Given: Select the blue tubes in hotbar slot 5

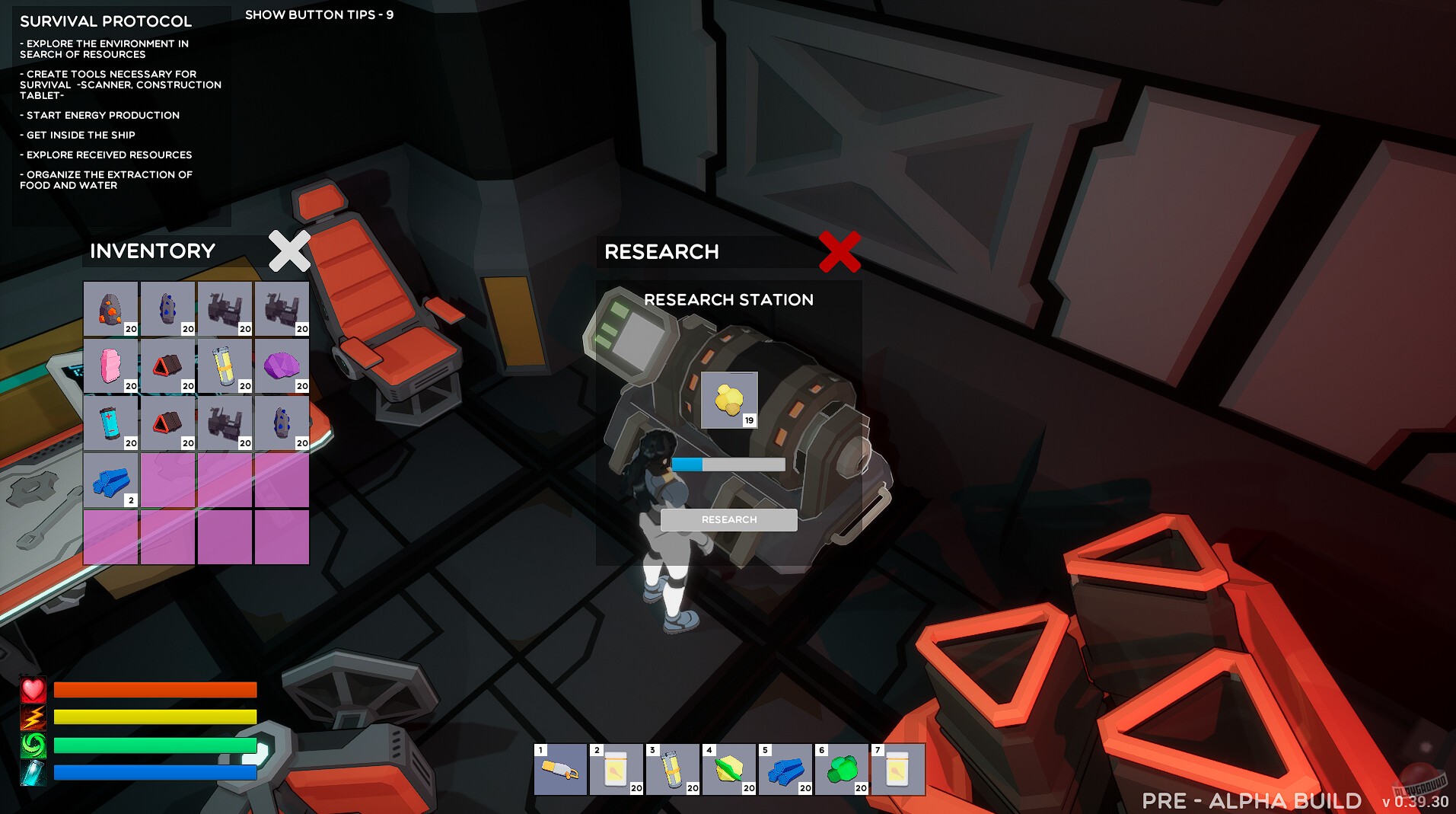Looking at the screenshot, I should (x=785, y=769).
